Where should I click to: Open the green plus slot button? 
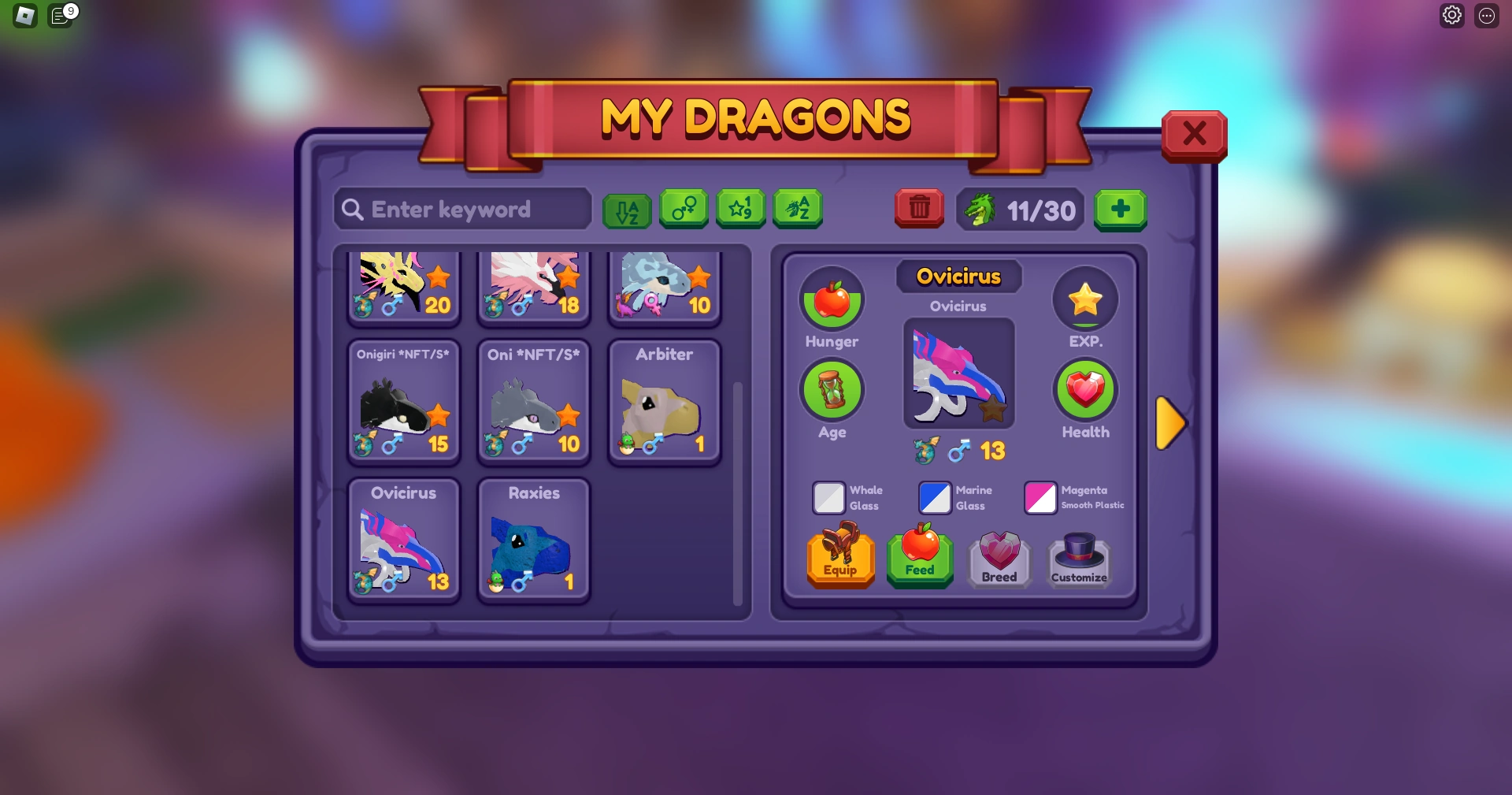point(1121,210)
